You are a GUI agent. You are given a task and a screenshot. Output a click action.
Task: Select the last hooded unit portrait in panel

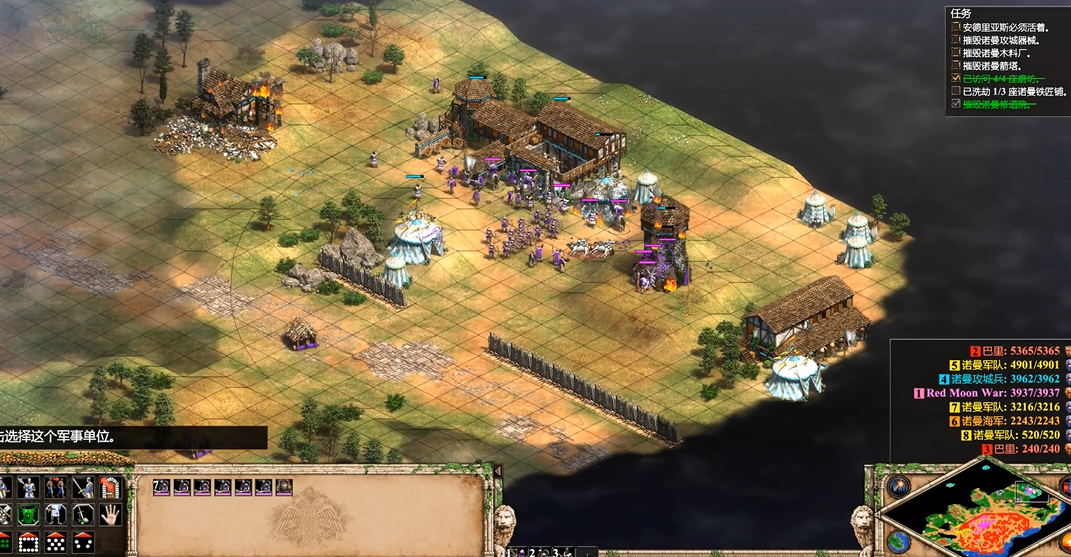click(283, 487)
